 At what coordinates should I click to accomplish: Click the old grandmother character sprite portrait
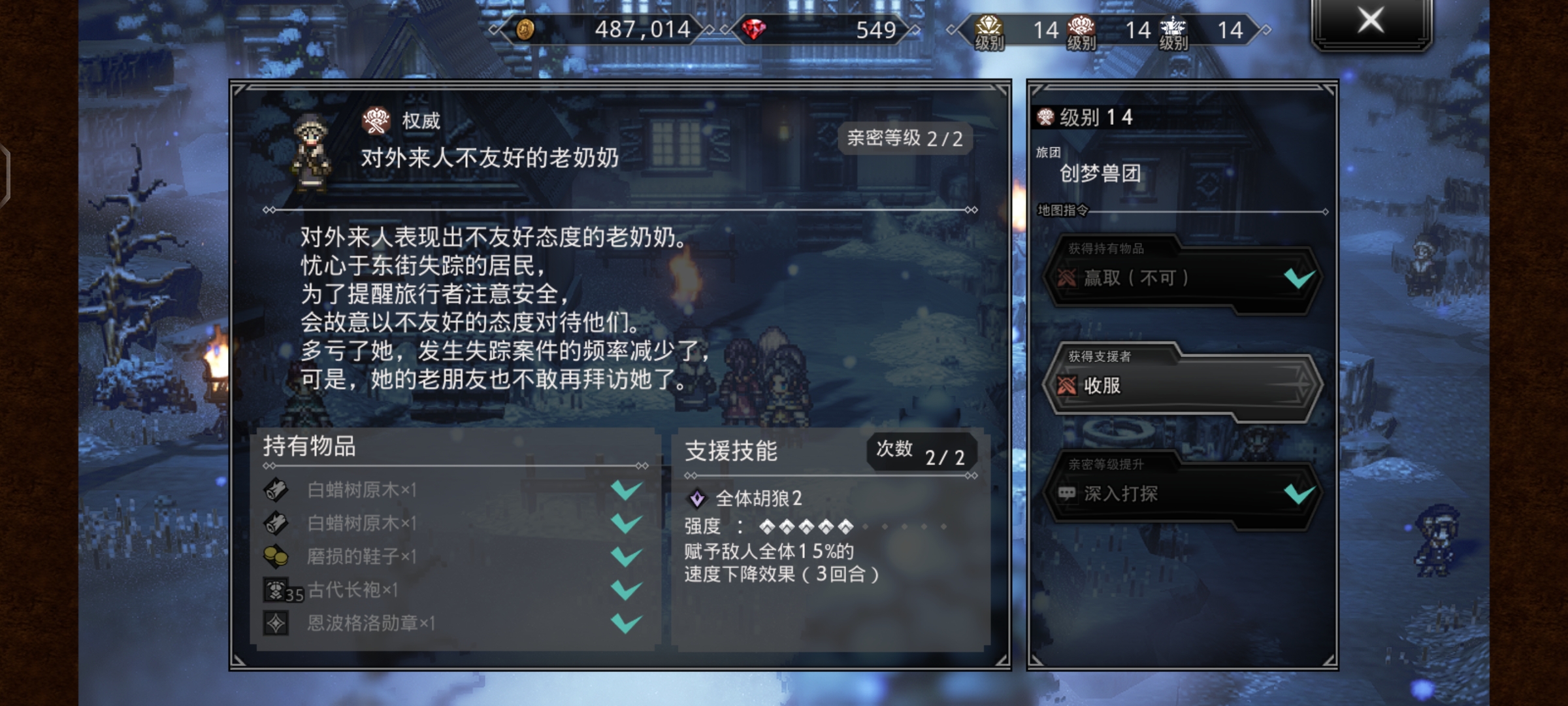314,149
